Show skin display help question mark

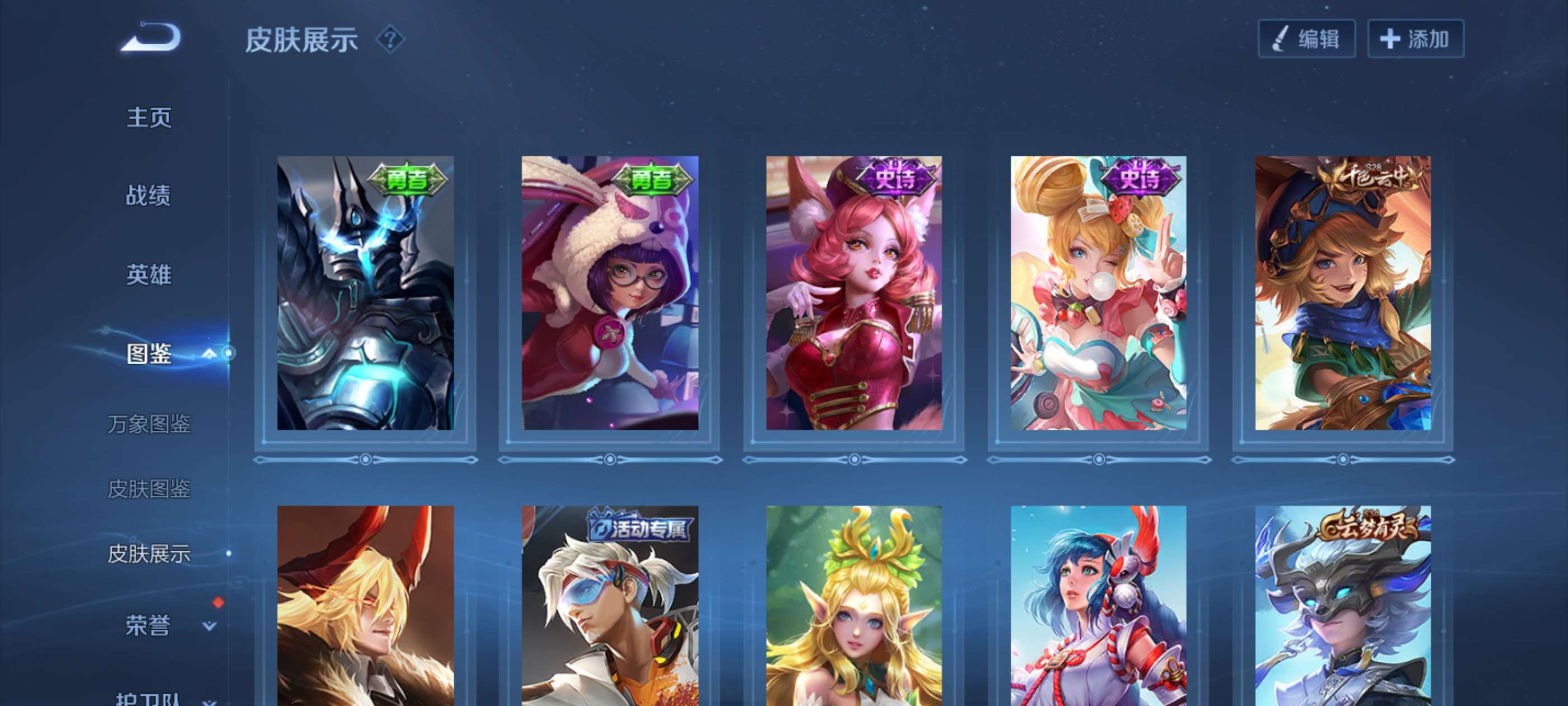pos(390,40)
